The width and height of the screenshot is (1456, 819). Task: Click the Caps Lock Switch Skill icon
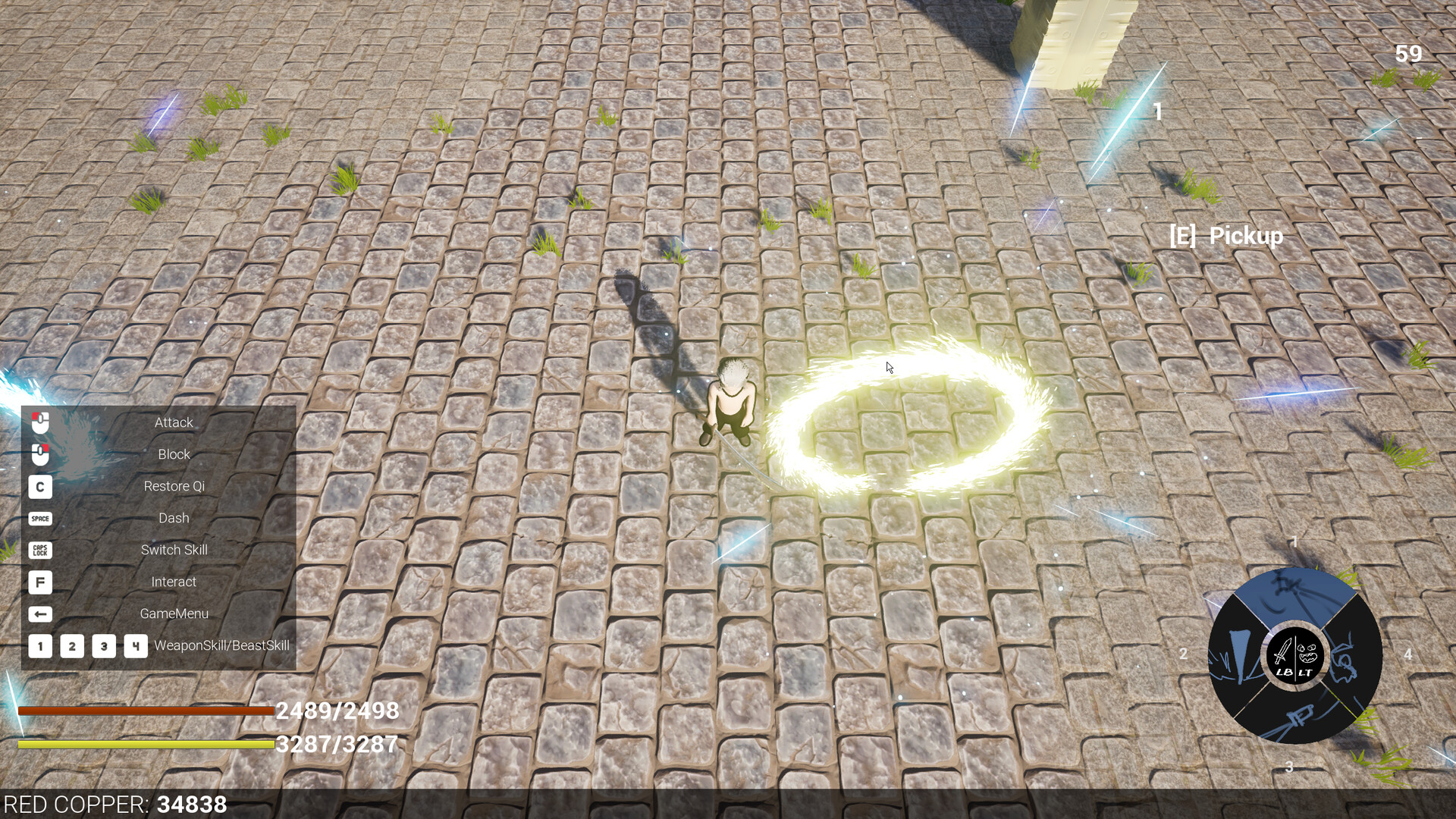(x=39, y=550)
